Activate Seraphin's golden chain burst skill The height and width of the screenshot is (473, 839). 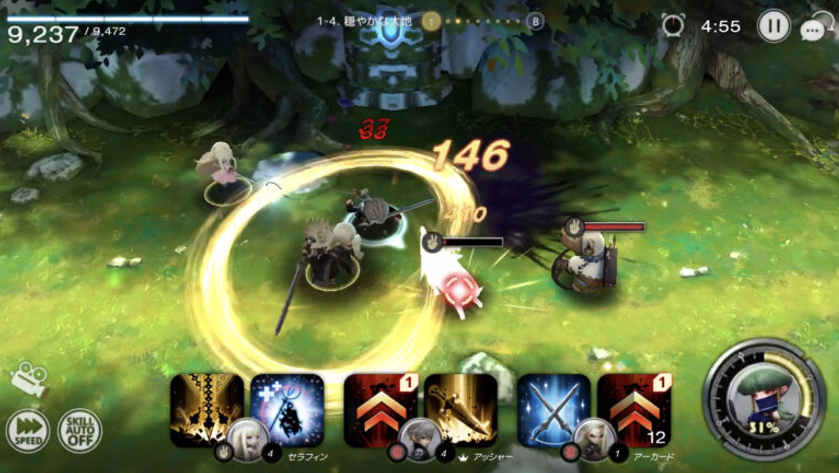[206, 408]
